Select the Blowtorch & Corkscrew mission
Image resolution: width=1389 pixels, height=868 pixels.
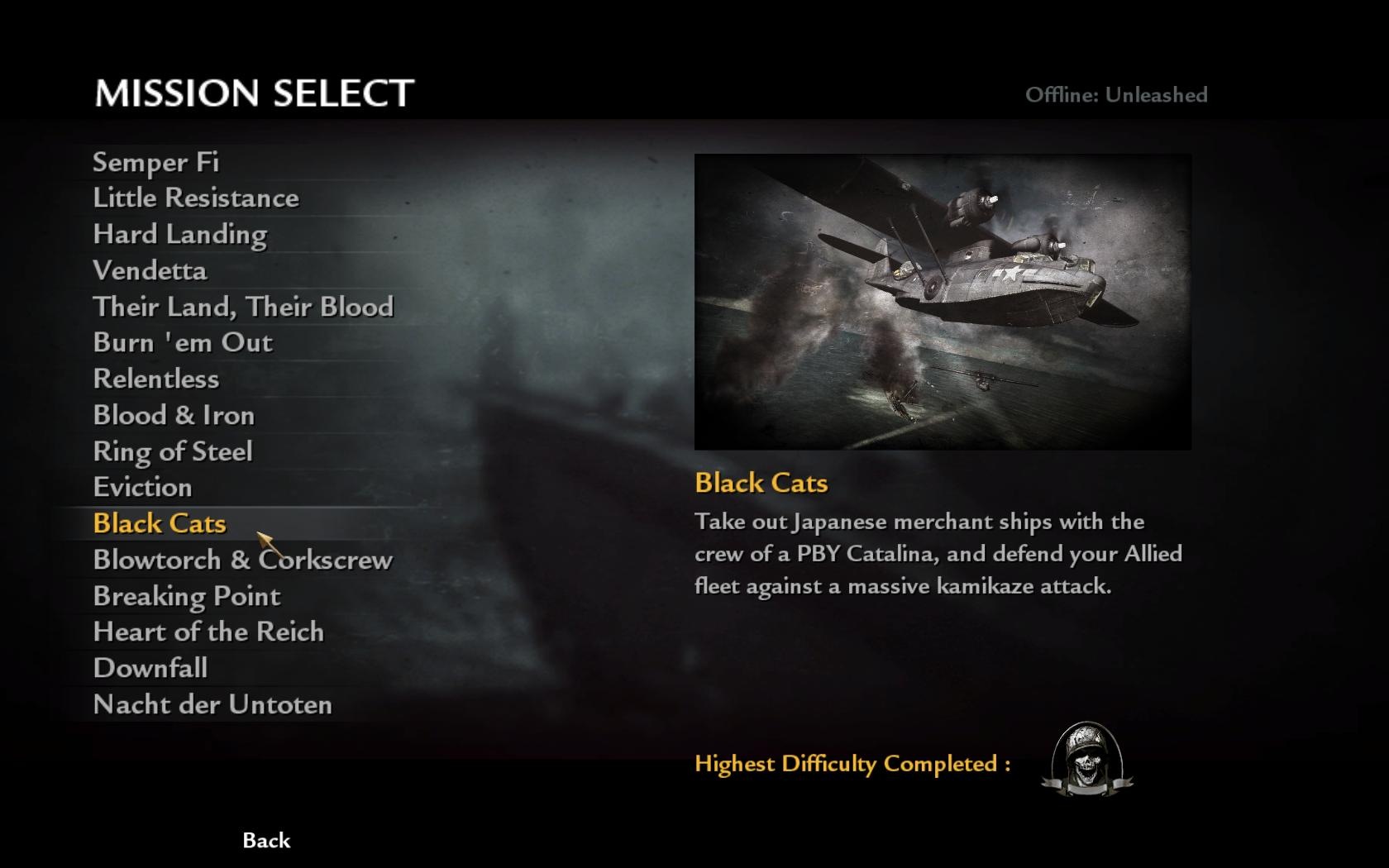(x=242, y=560)
